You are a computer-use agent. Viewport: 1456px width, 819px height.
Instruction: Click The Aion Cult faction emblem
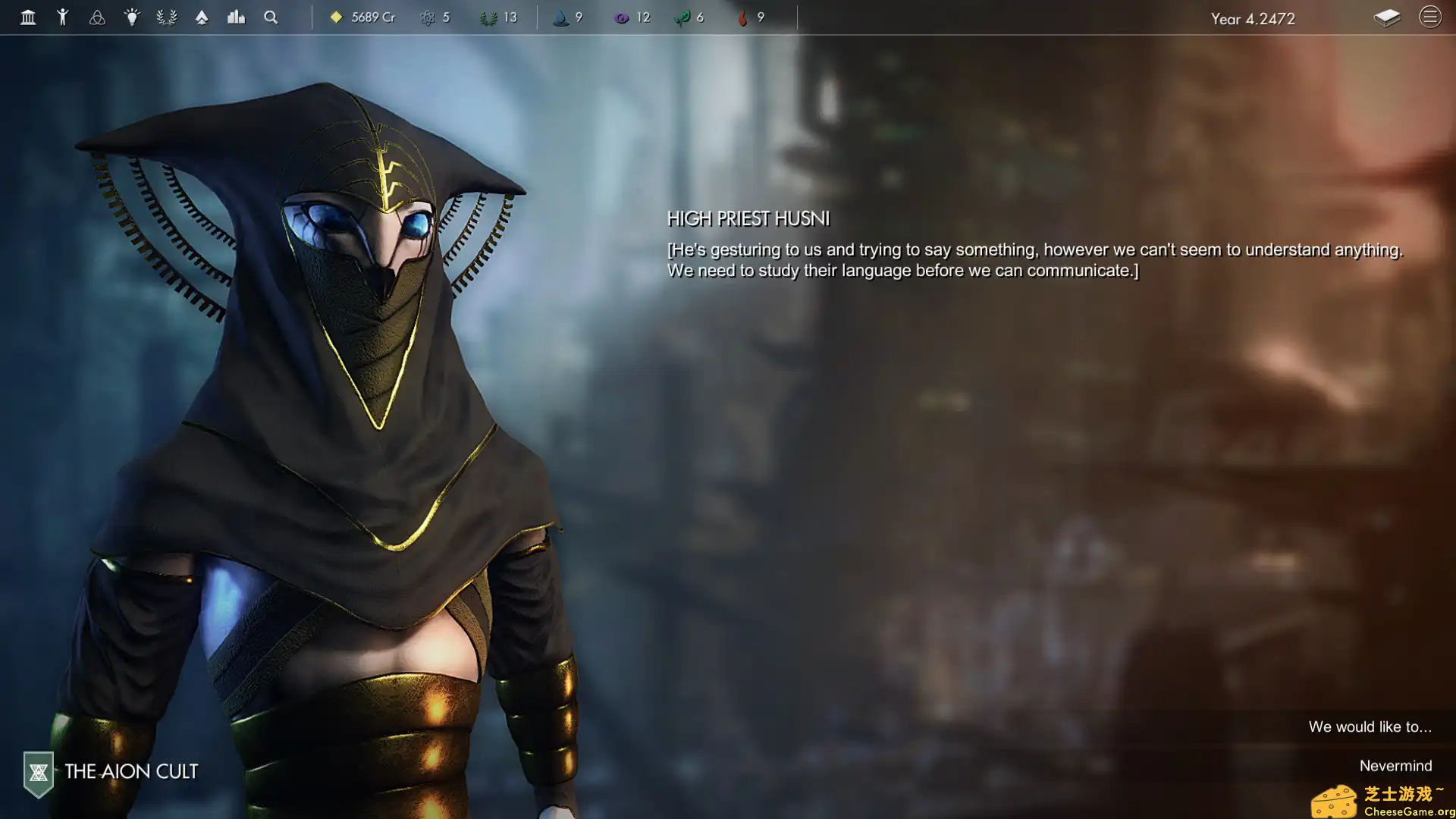click(37, 771)
